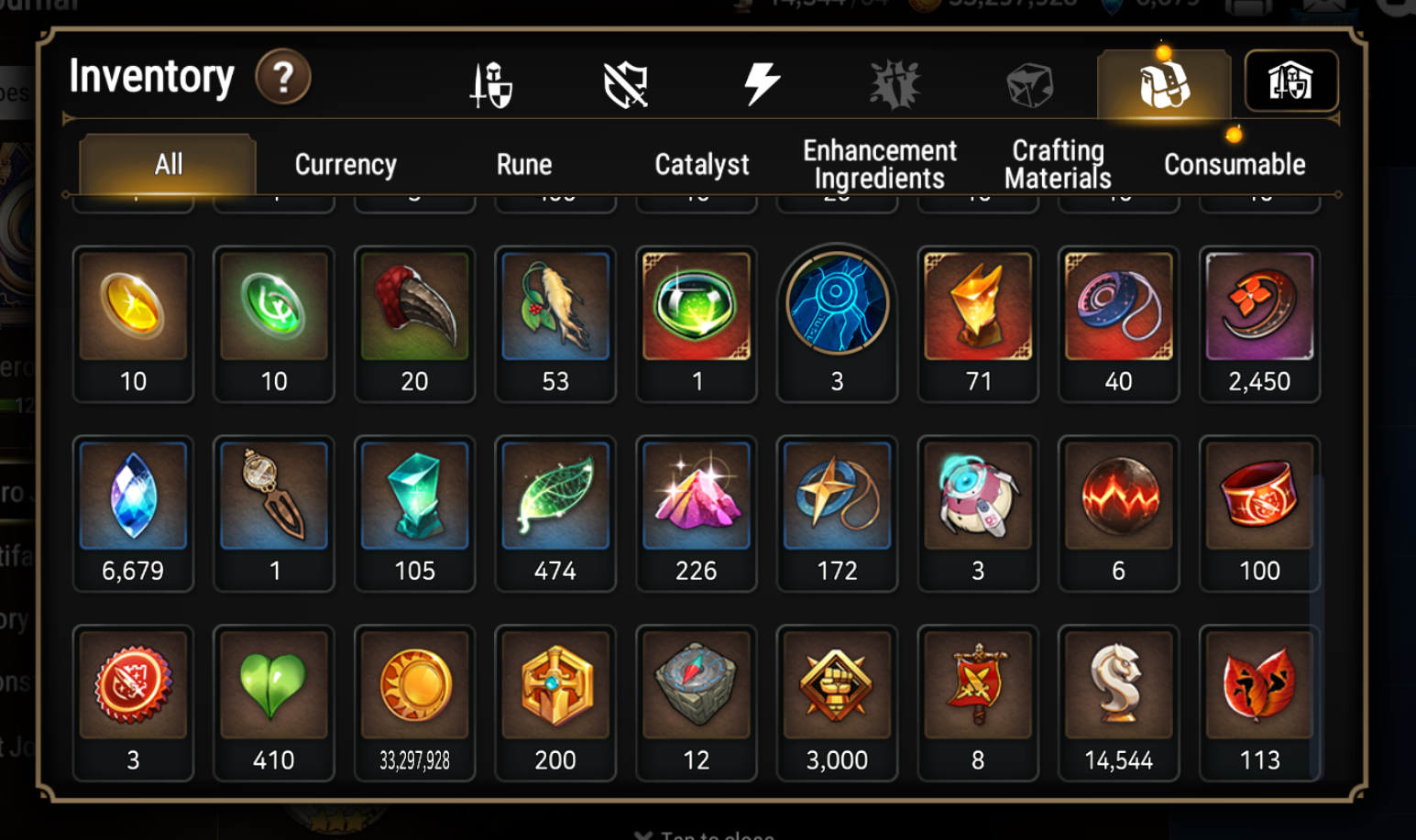Select the cube category icon

[x=1028, y=82]
